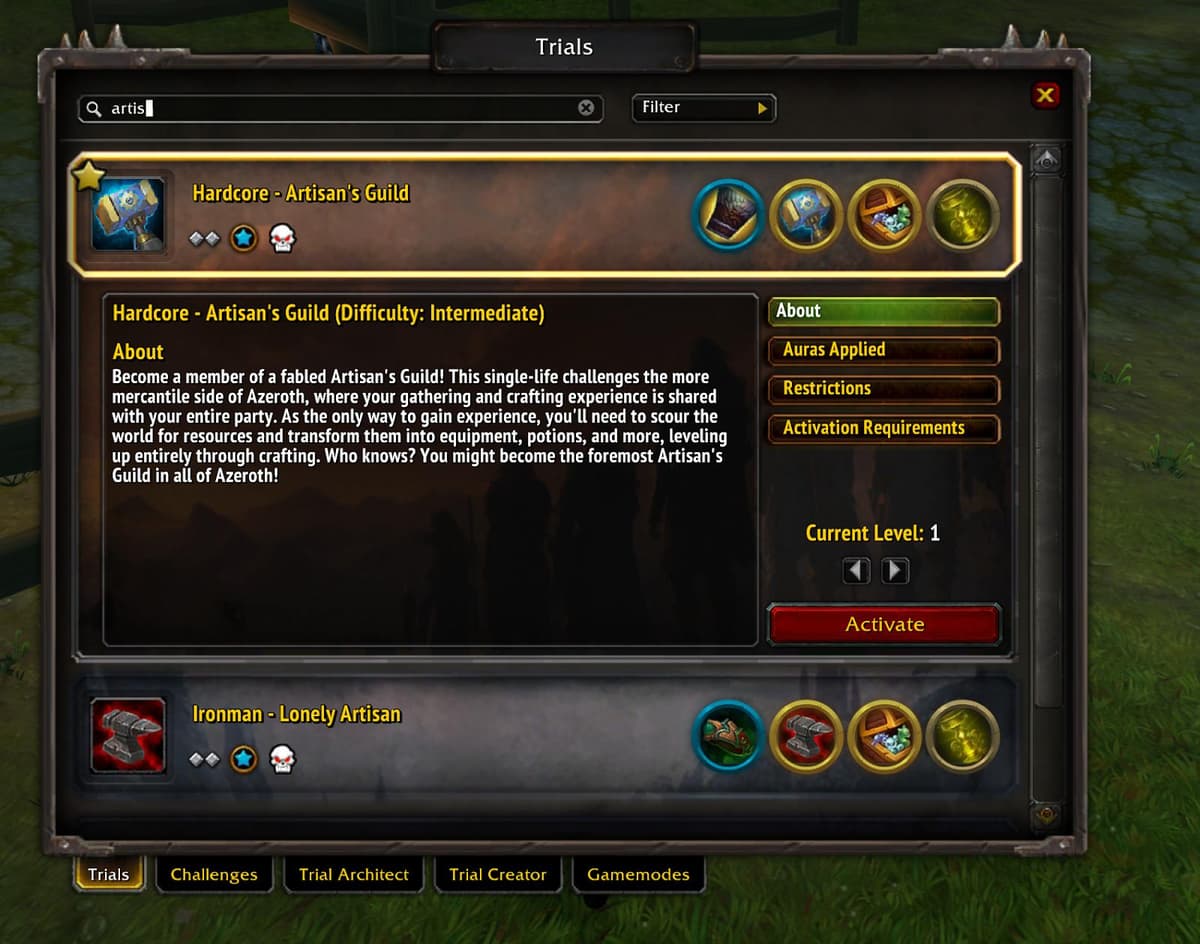Show the About section

pyautogui.click(x=883, y=311)
